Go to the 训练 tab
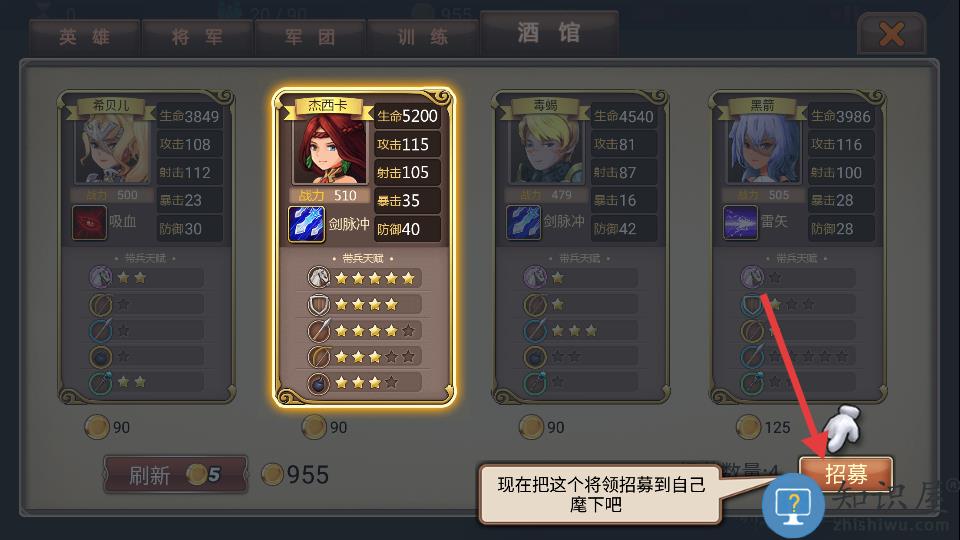 pyautogui.click(x=422, y=38)
